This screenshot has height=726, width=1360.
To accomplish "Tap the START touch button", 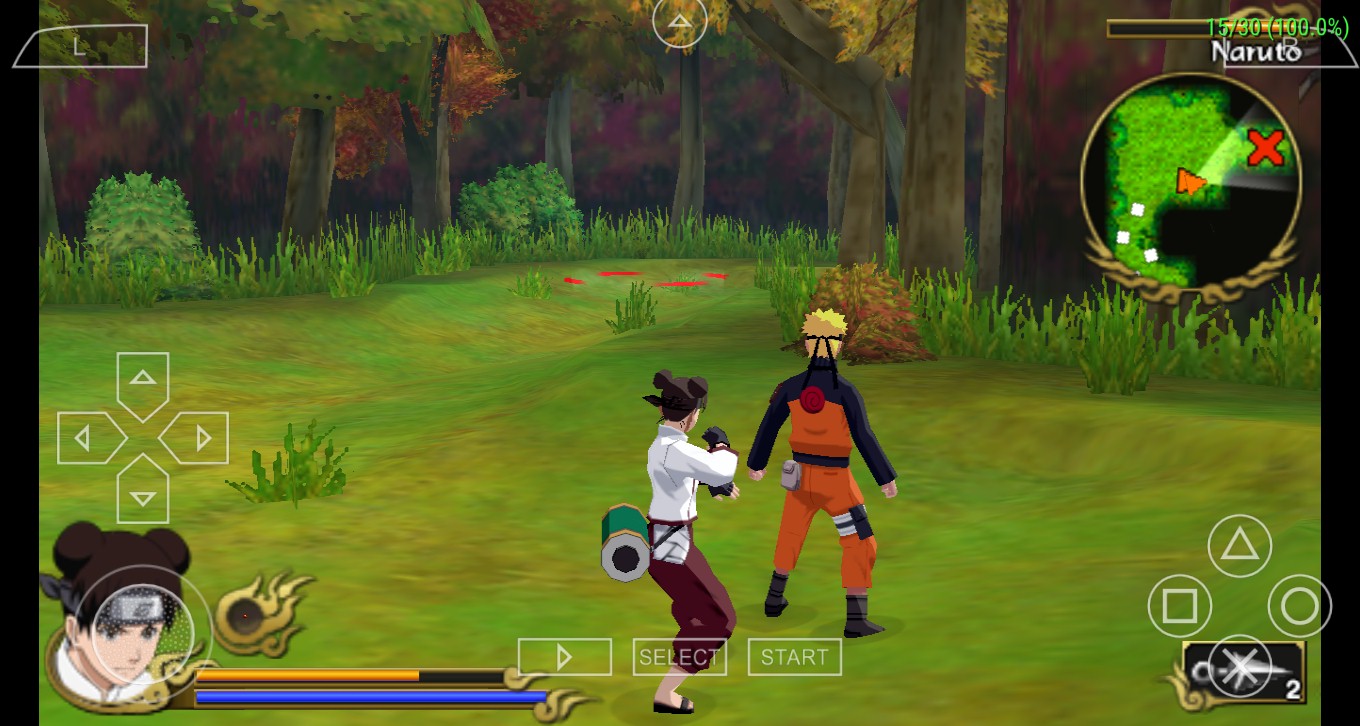I will pyautogui.click(x=794, y=657).
